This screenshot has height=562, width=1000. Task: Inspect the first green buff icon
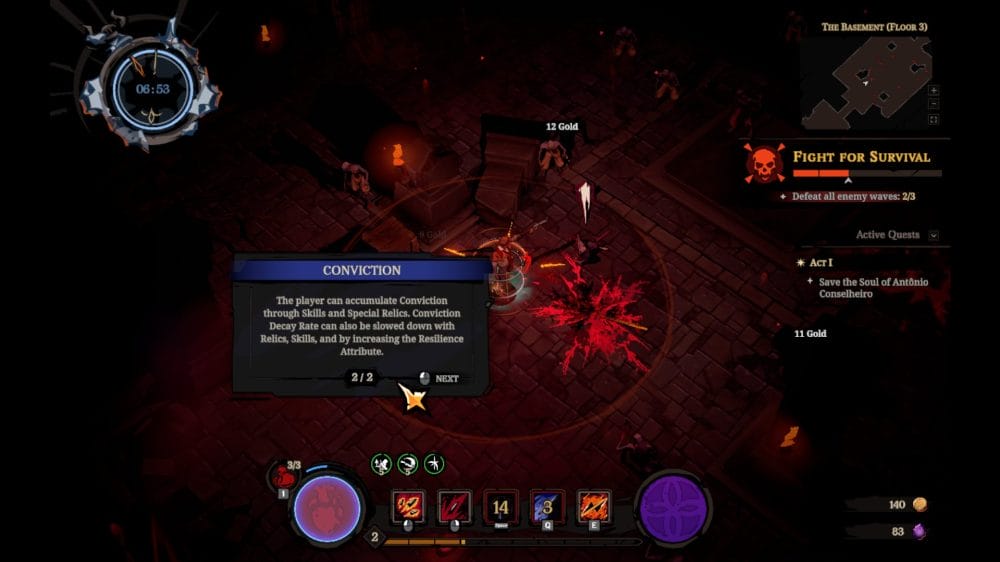pyautogui.click(x=381, y=464)
